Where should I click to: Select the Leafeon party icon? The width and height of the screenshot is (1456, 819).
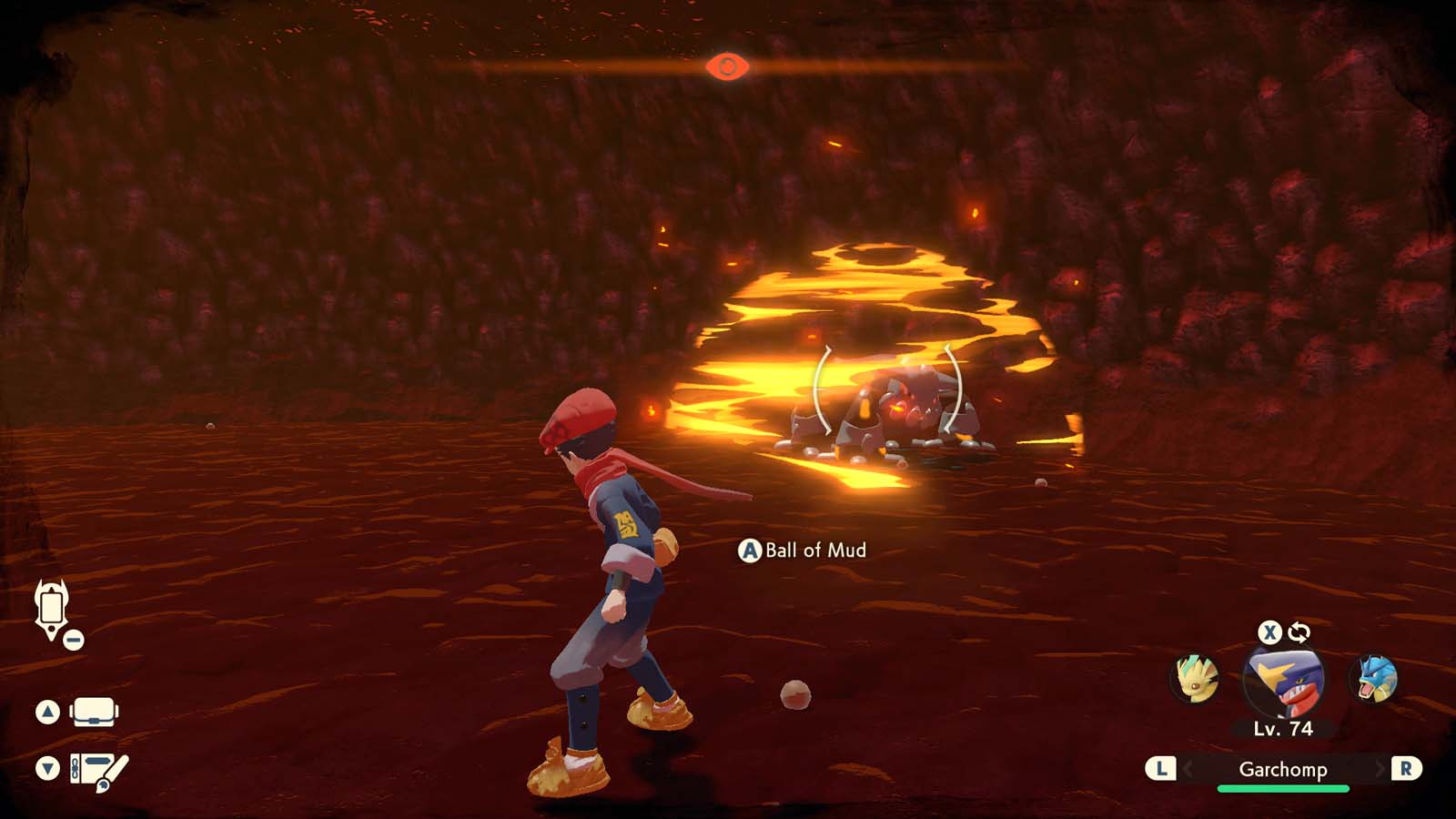[1194, 679]
